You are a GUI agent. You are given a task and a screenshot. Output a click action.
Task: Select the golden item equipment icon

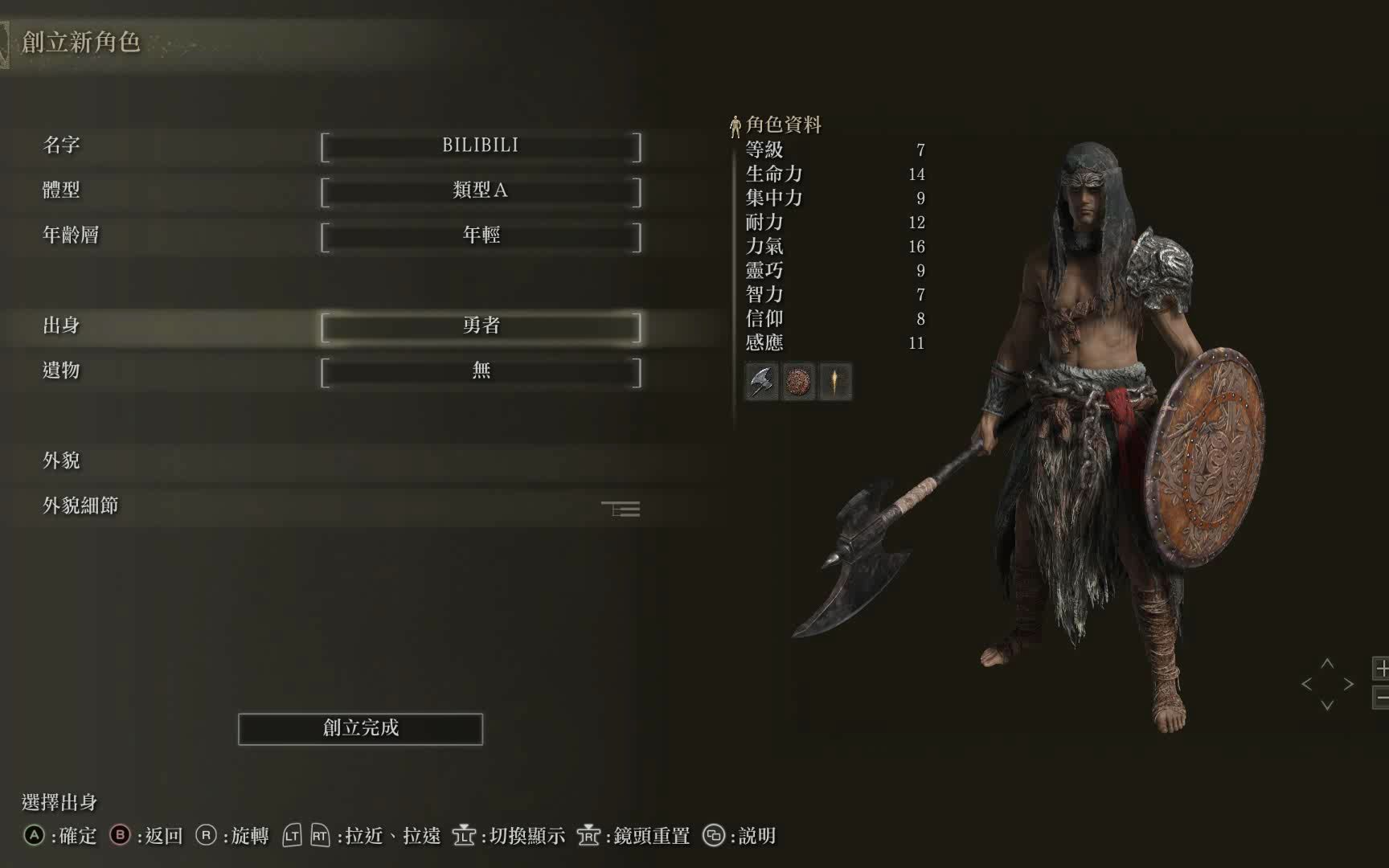[x=835, y=381]
